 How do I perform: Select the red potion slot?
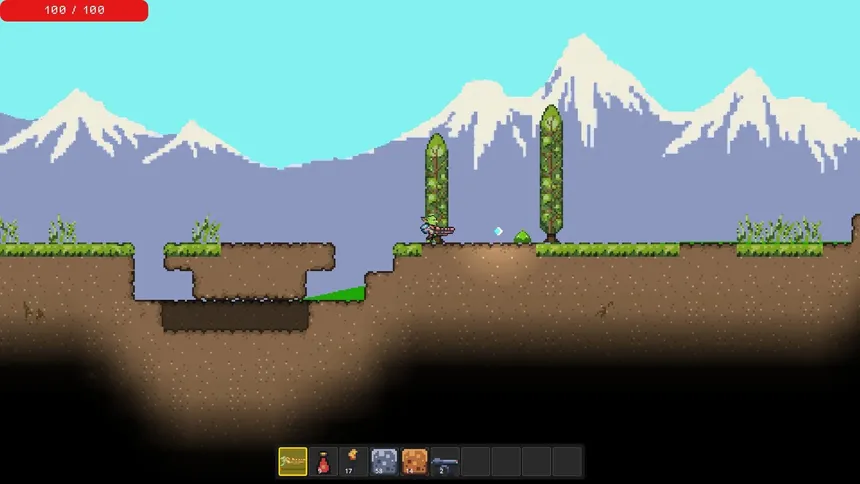point(324,461)
